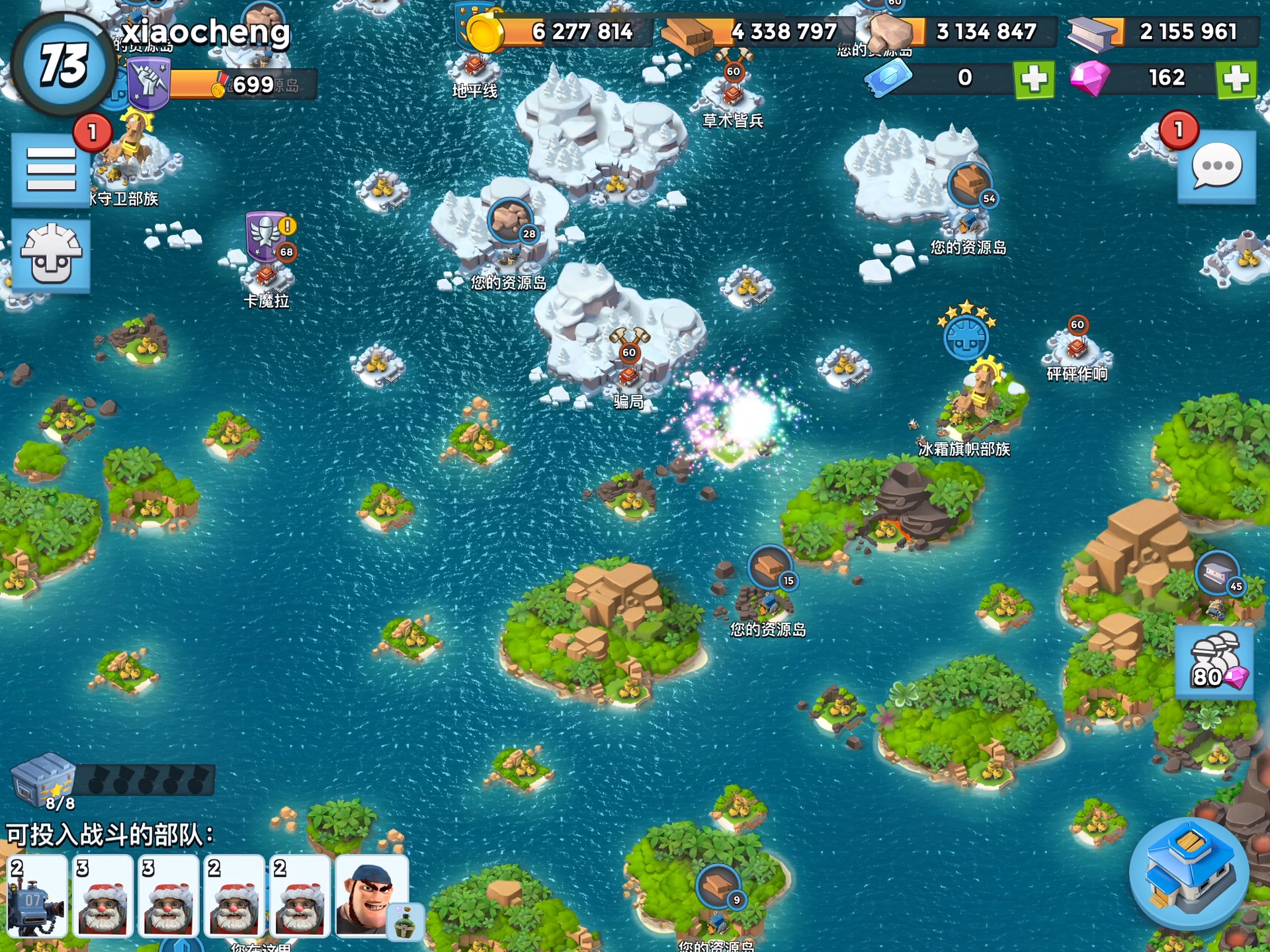Image resolution: width=1270 pixels, height=952 pixels.
Task: Open the level 60 base named 骗局
Action: 628,377
